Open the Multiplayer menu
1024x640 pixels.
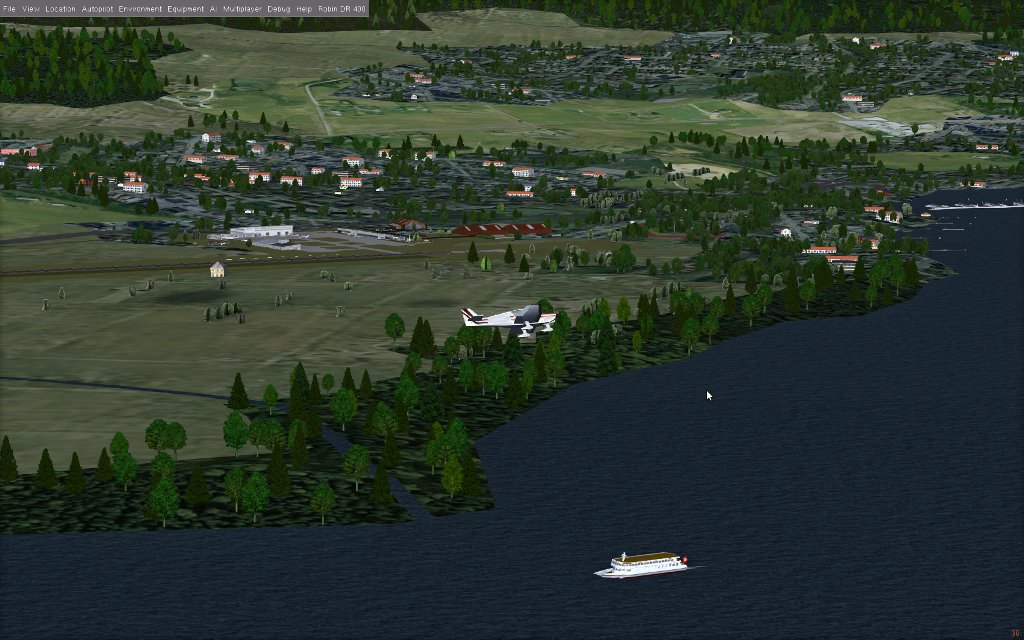tap(243, 8)
